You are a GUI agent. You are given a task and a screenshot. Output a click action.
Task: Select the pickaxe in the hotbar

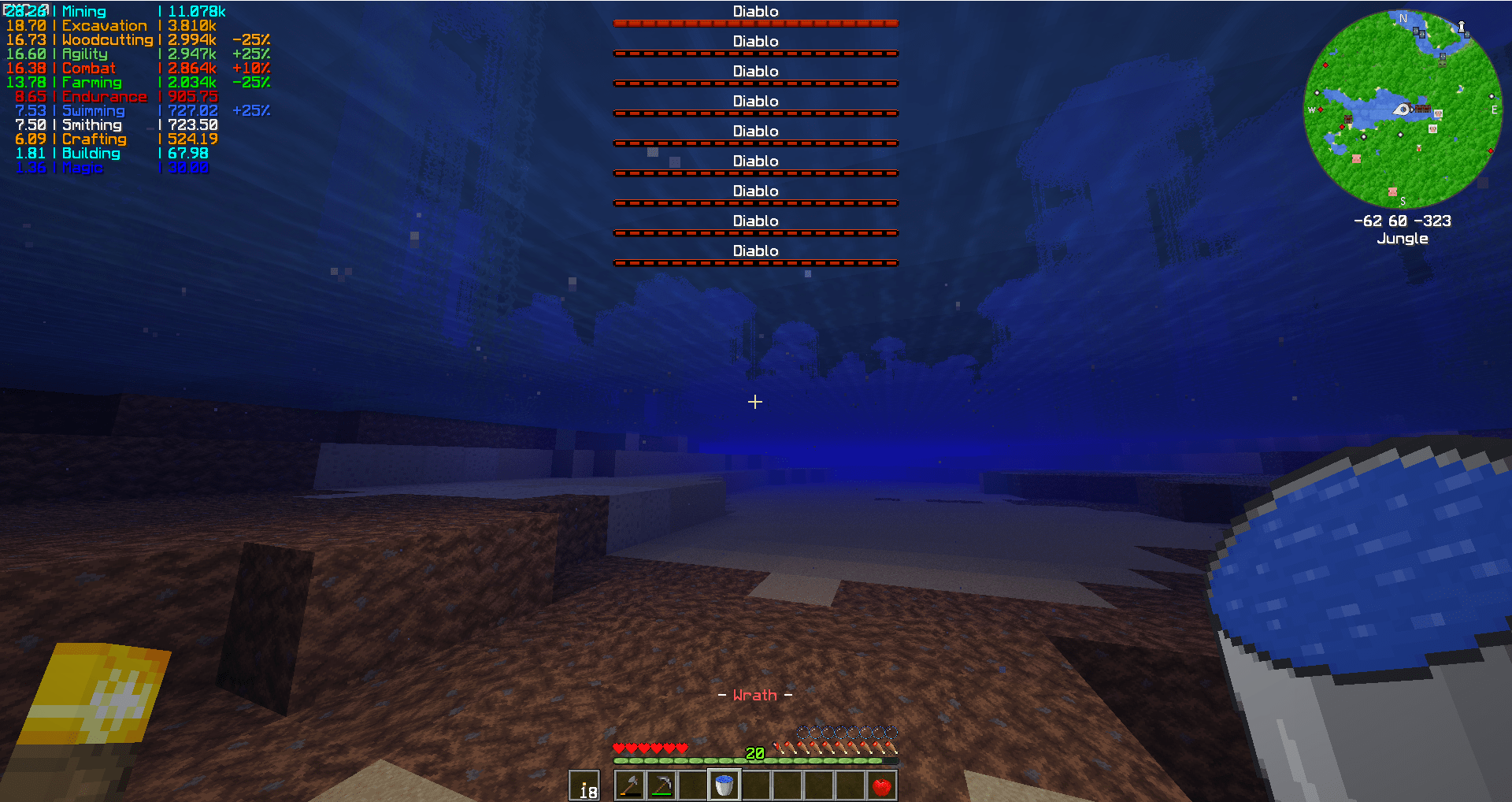(x=664, y=784)
